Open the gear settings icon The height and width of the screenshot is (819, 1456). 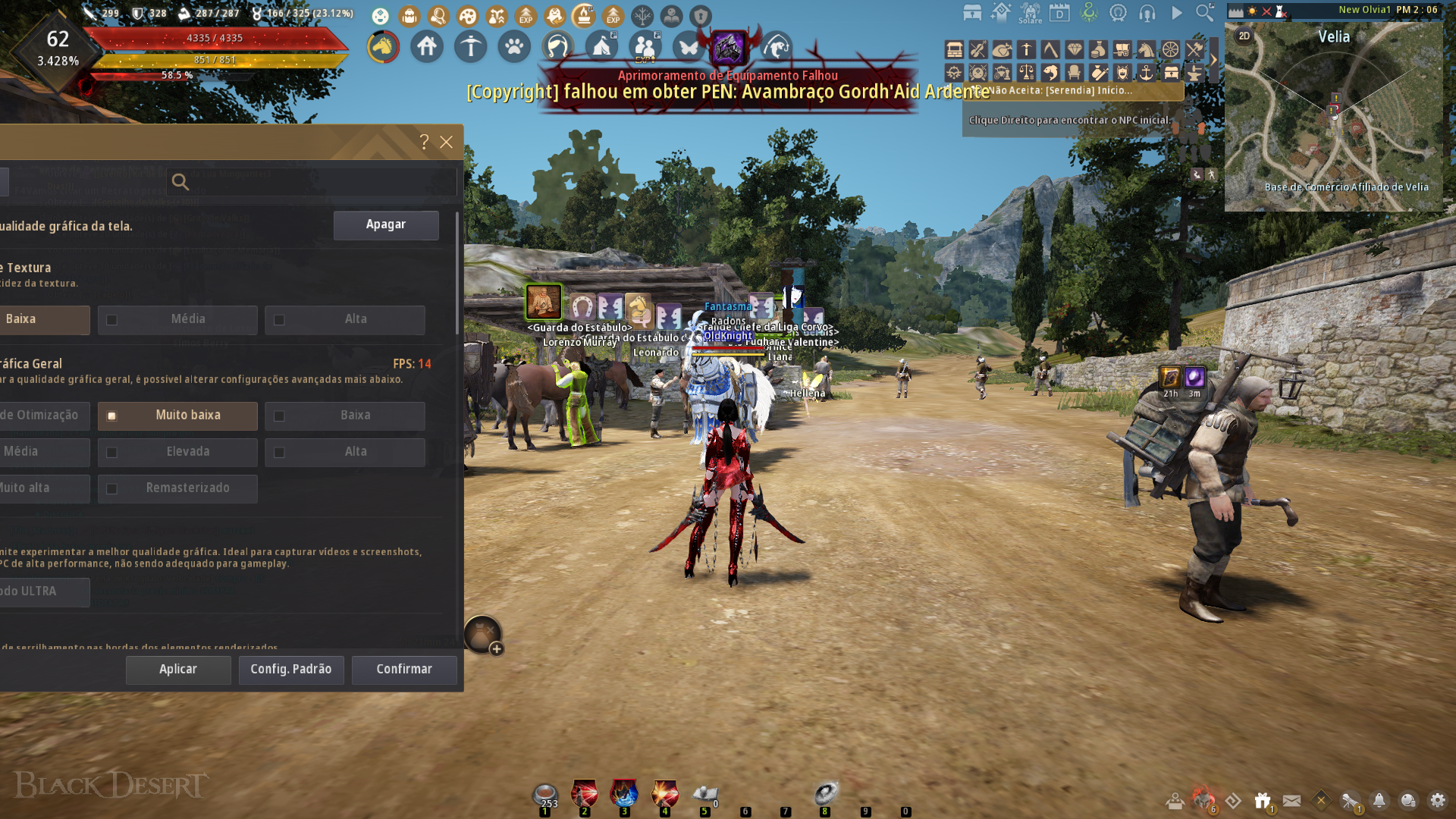1437,800
